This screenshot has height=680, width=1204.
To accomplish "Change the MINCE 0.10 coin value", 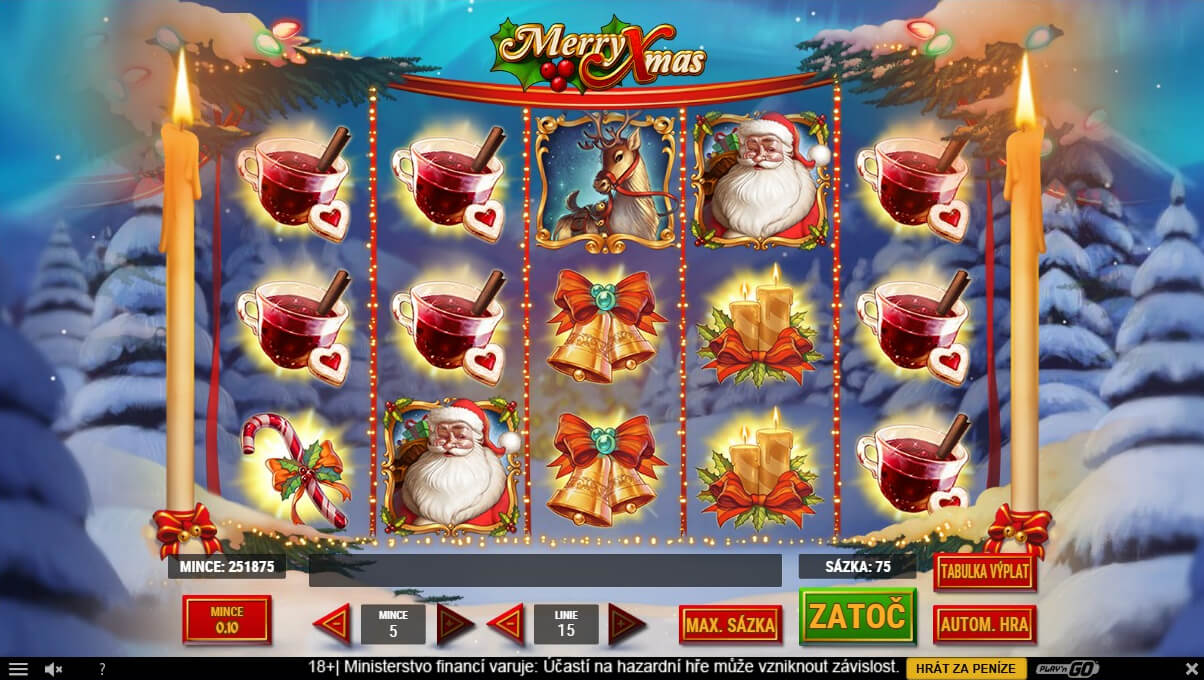I will (x=227, y=620).
